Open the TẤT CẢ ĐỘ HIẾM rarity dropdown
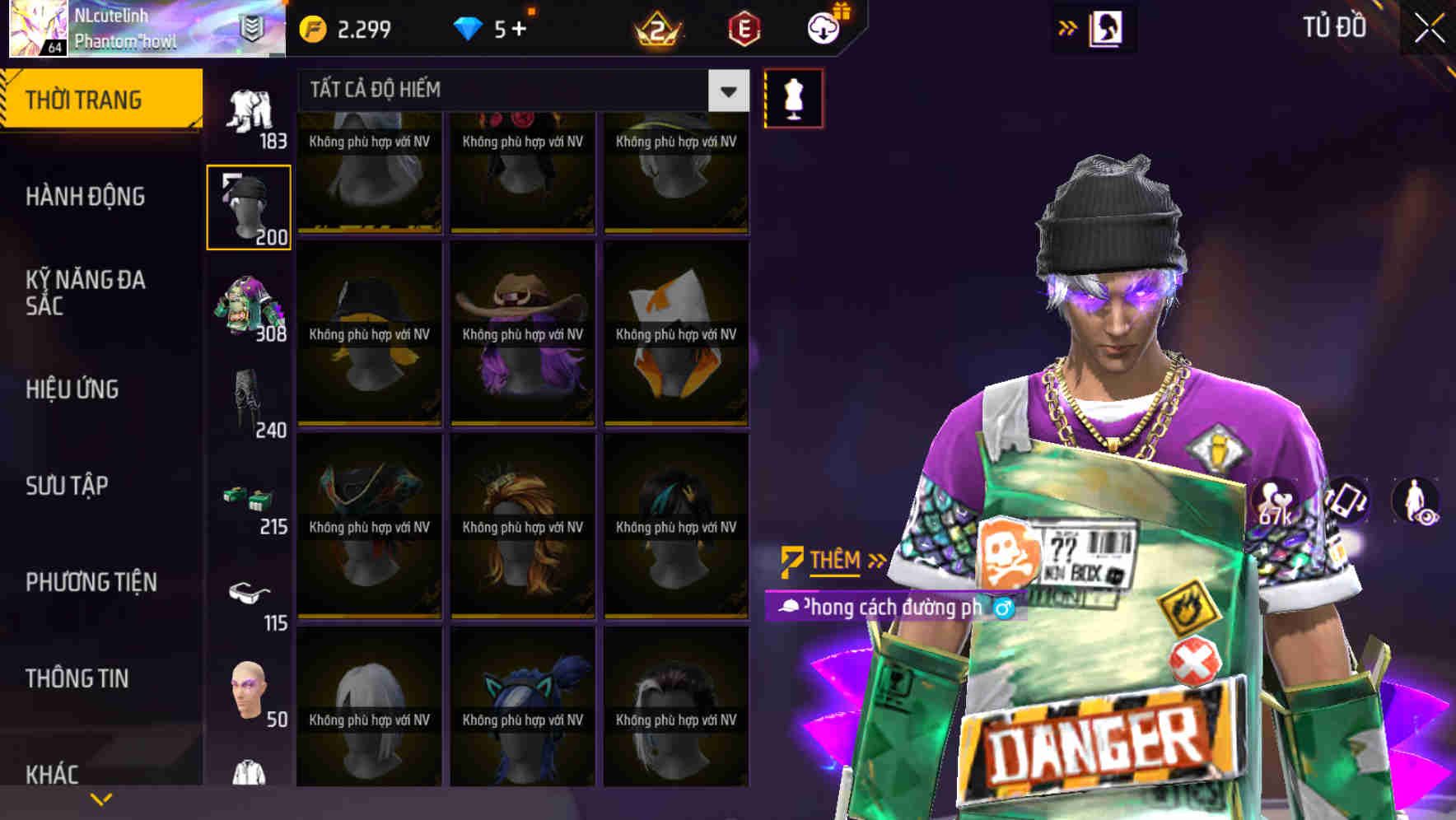 pyautogui.click(x=519, y=90)
